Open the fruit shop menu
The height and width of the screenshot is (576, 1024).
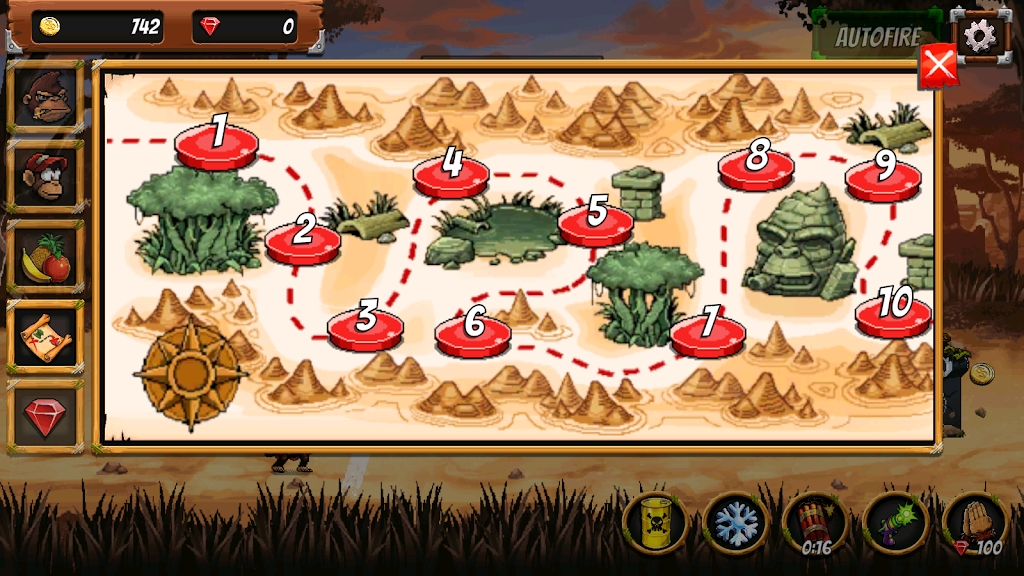pyautogui.click(x=45, y=257)
